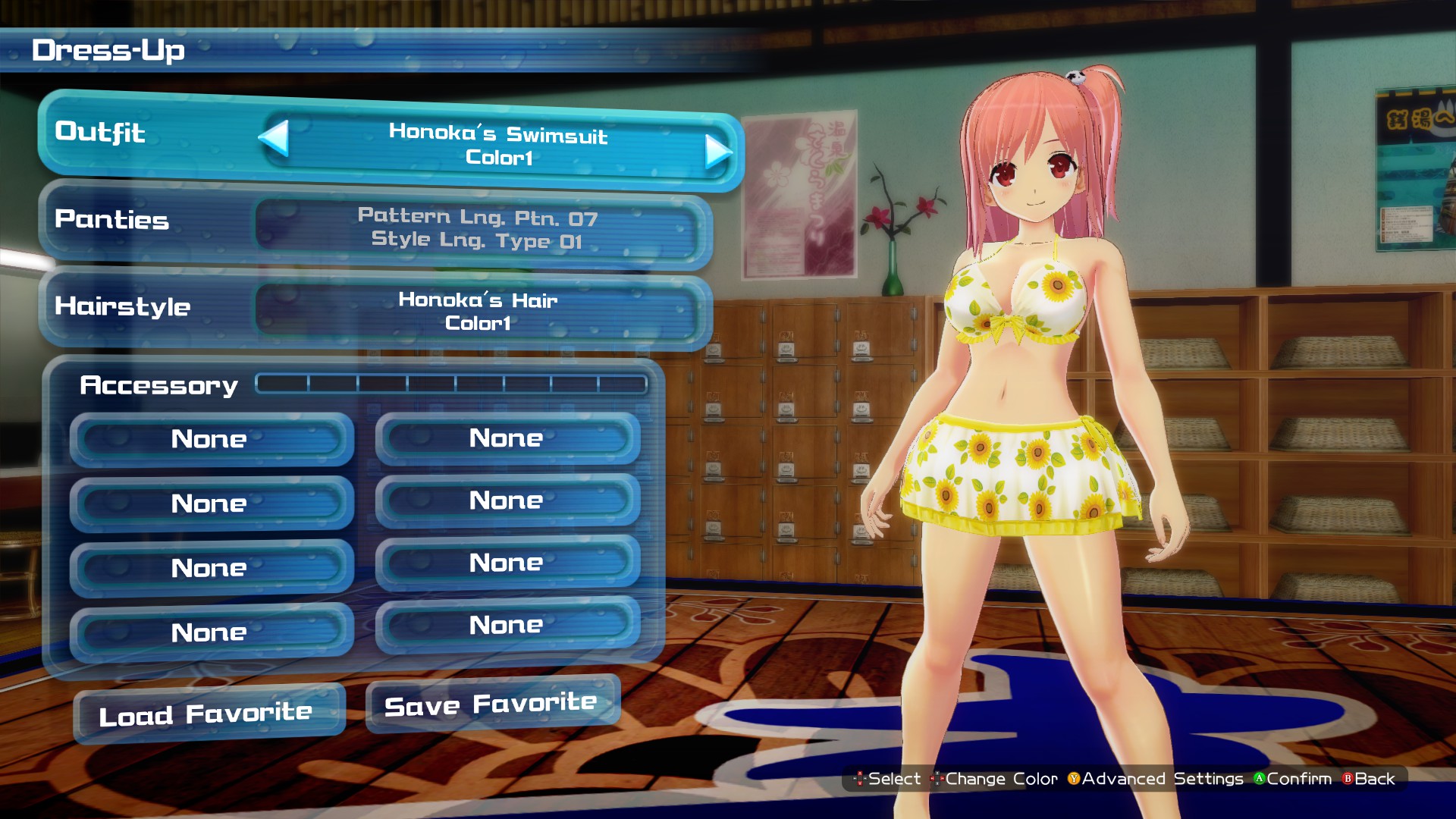Open the Hairstyle selector showing Honoka's Hair
This screenshot has width=1456, height=819.
(x=483, y=311)
